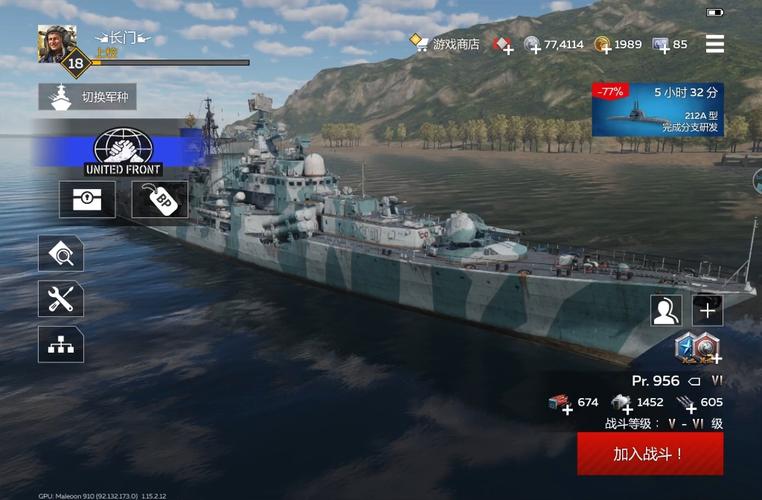Screen dimensions: 762x500
Task: Open the crew silhouette icon
Action: tap(666, 310)
